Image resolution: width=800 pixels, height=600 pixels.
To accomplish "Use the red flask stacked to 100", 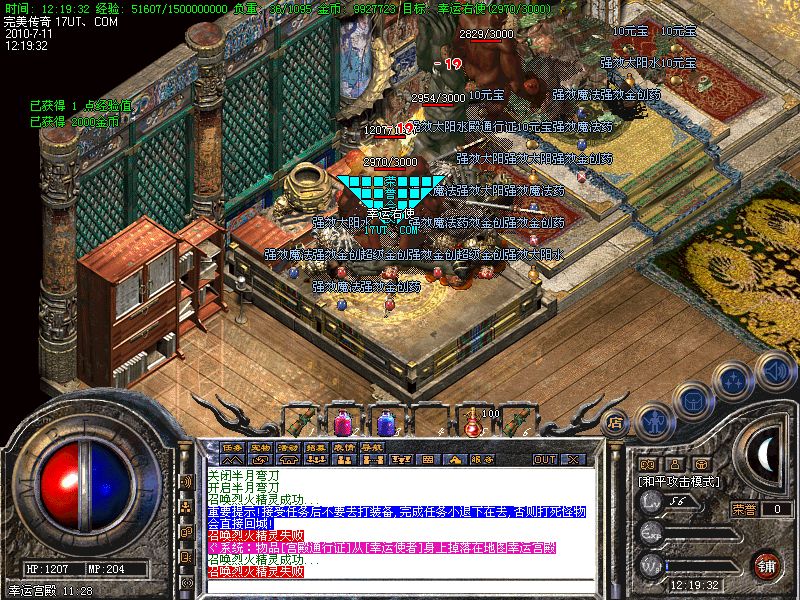I will tap(473, 420).
